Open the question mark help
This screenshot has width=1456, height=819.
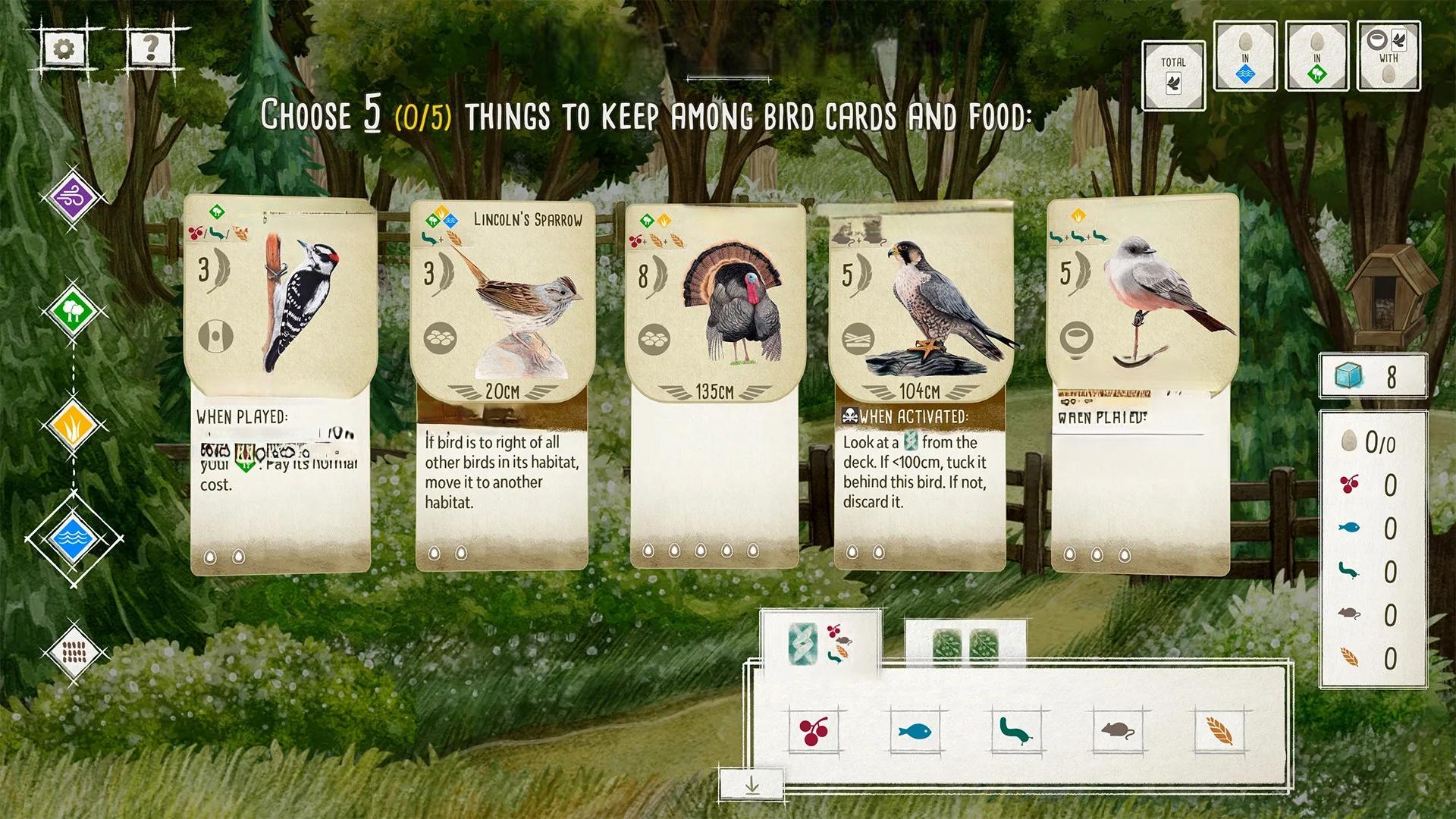(x=151, y=49)
